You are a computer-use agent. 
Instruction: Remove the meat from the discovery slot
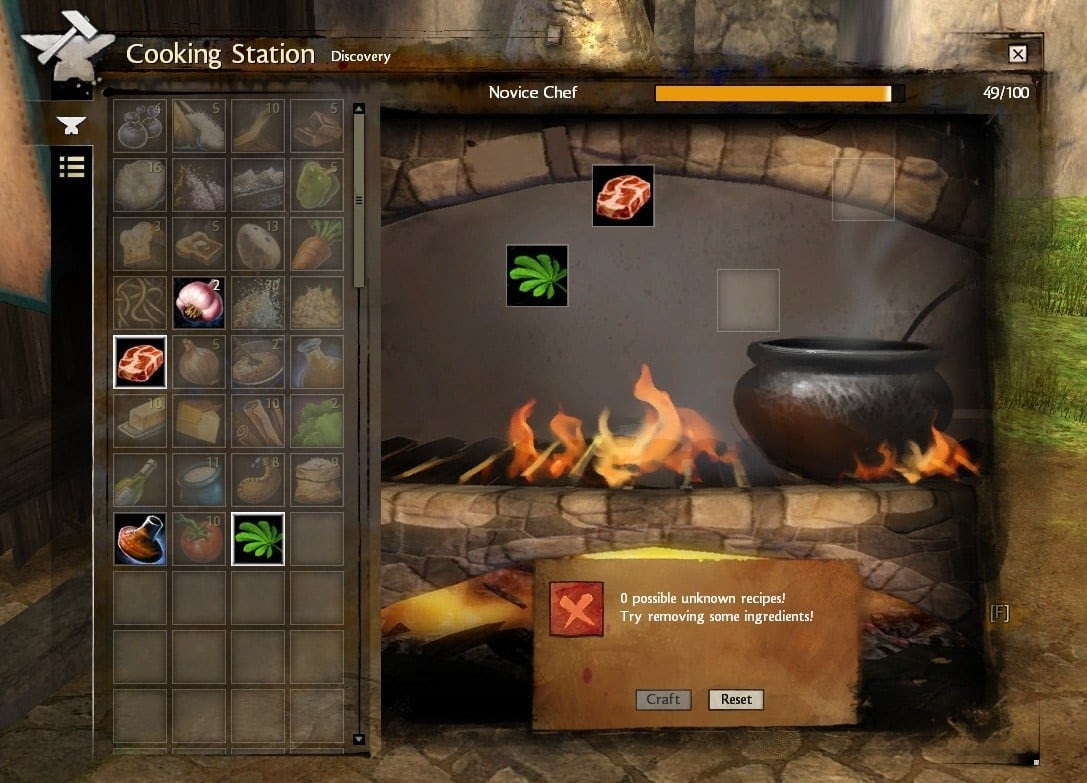[x=623, y=195]
